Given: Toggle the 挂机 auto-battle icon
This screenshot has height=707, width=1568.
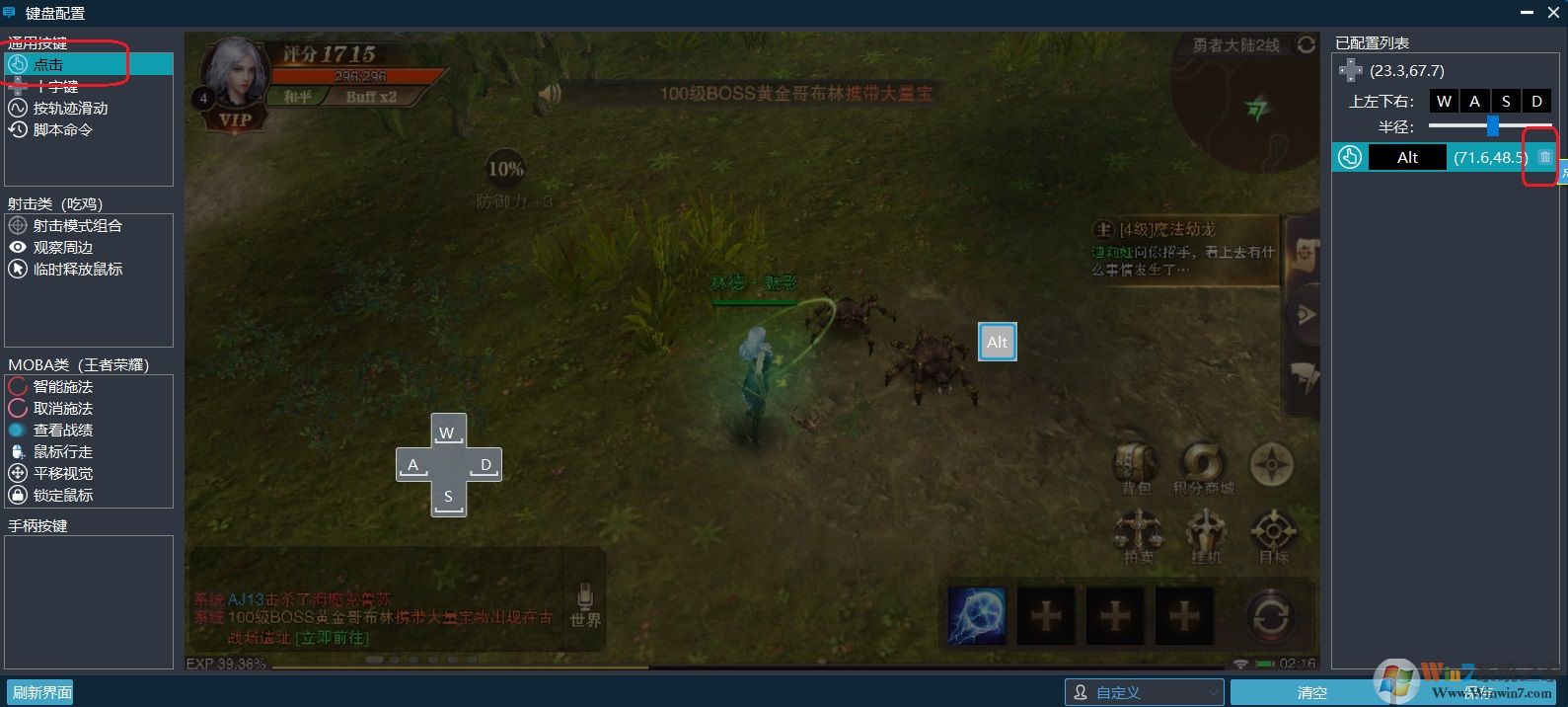Looking at the screenshot, I should tap(1205, 533).
